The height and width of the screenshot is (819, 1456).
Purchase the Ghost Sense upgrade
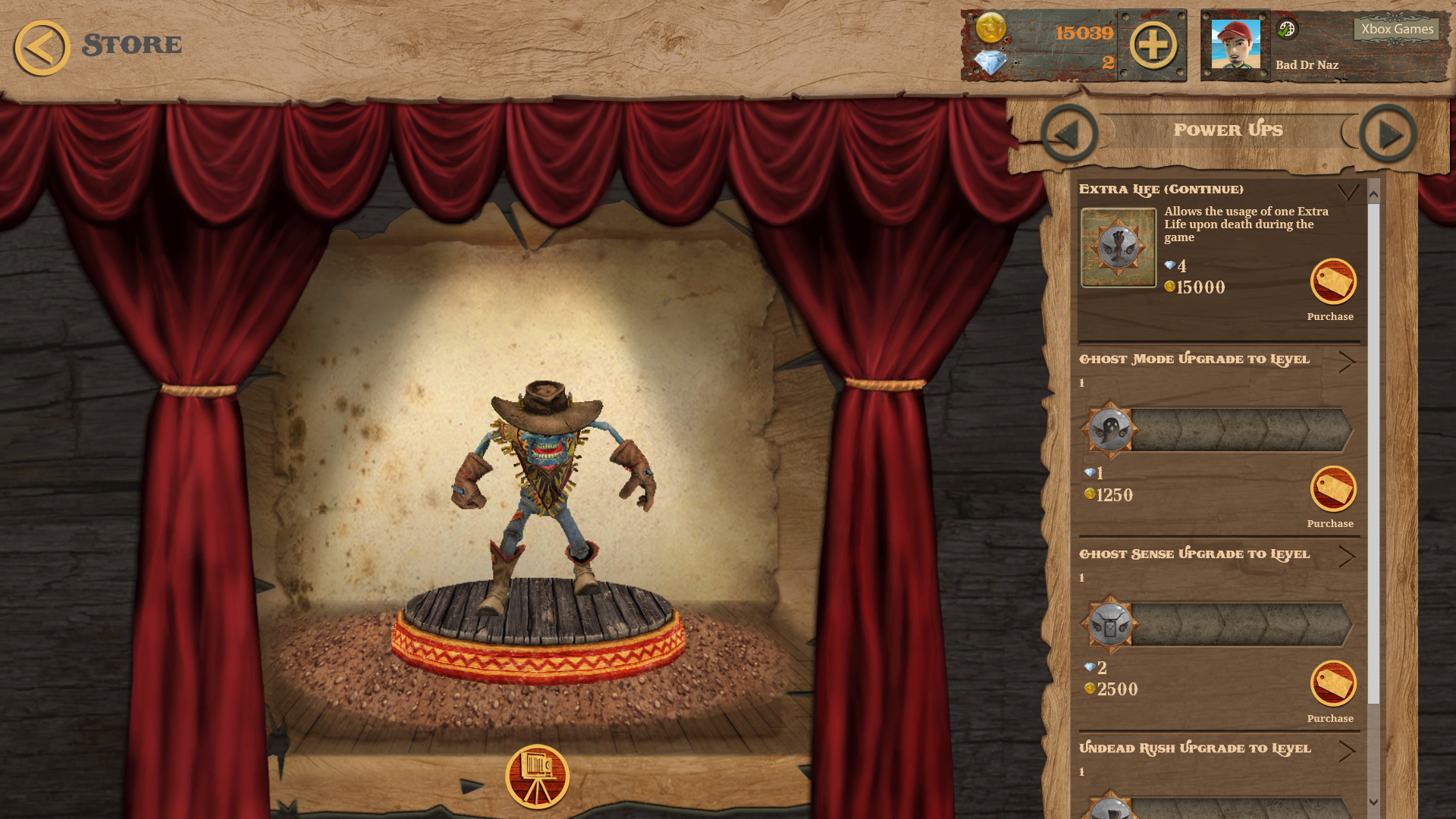tap(1332, 684)
